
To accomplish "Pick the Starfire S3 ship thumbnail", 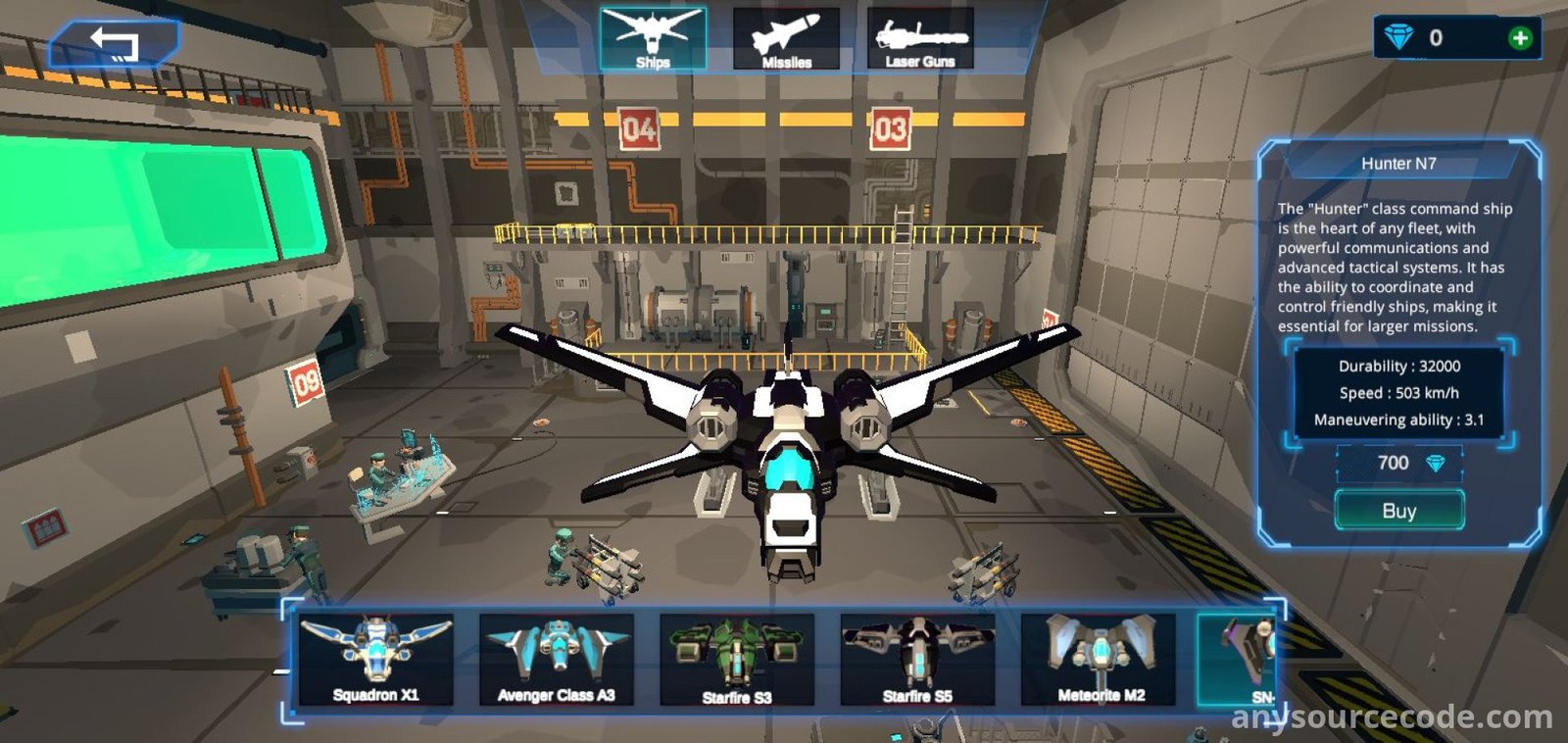I will 737,659.
